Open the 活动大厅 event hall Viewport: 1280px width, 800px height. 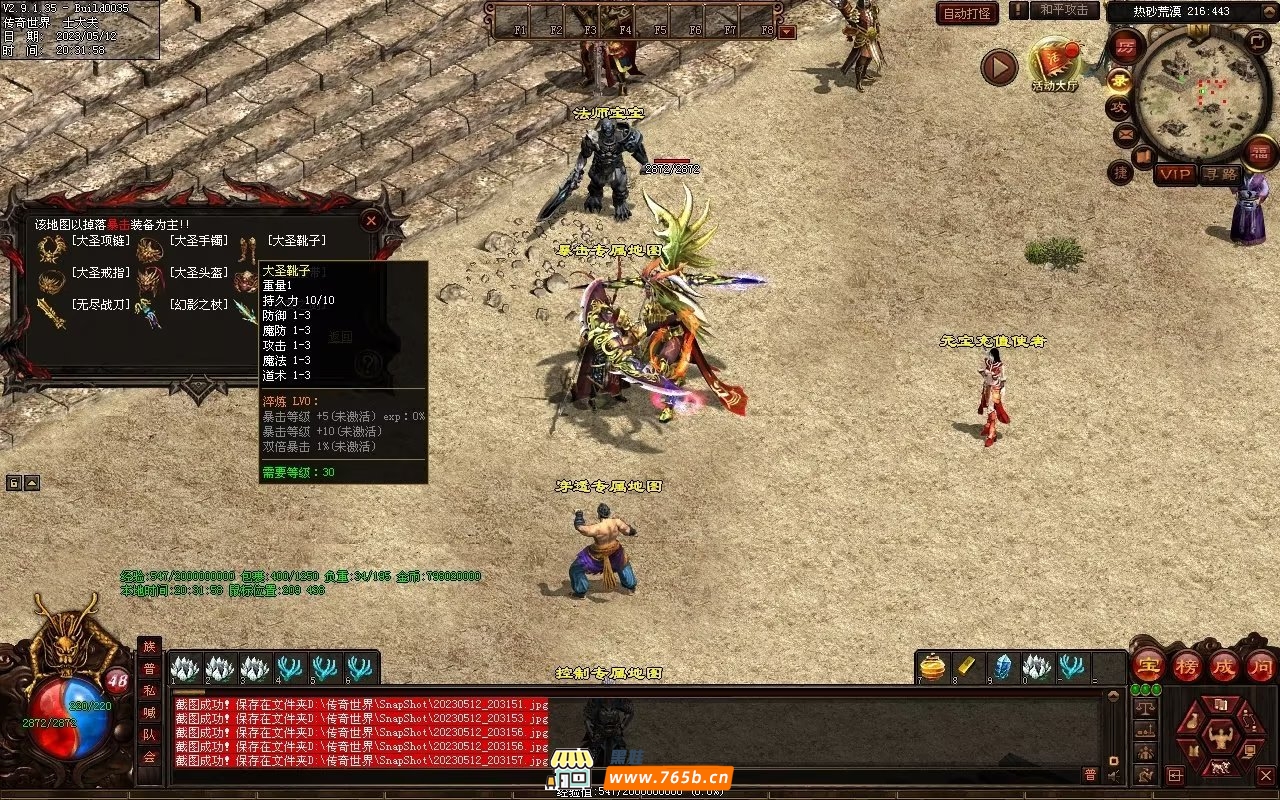[x=1055, y=66]
